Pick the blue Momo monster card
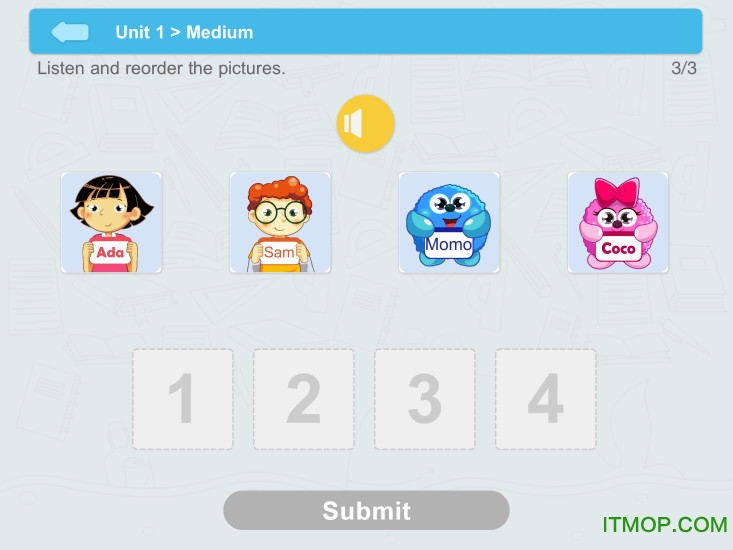The image size is (733, 550). tap(449, 222)
